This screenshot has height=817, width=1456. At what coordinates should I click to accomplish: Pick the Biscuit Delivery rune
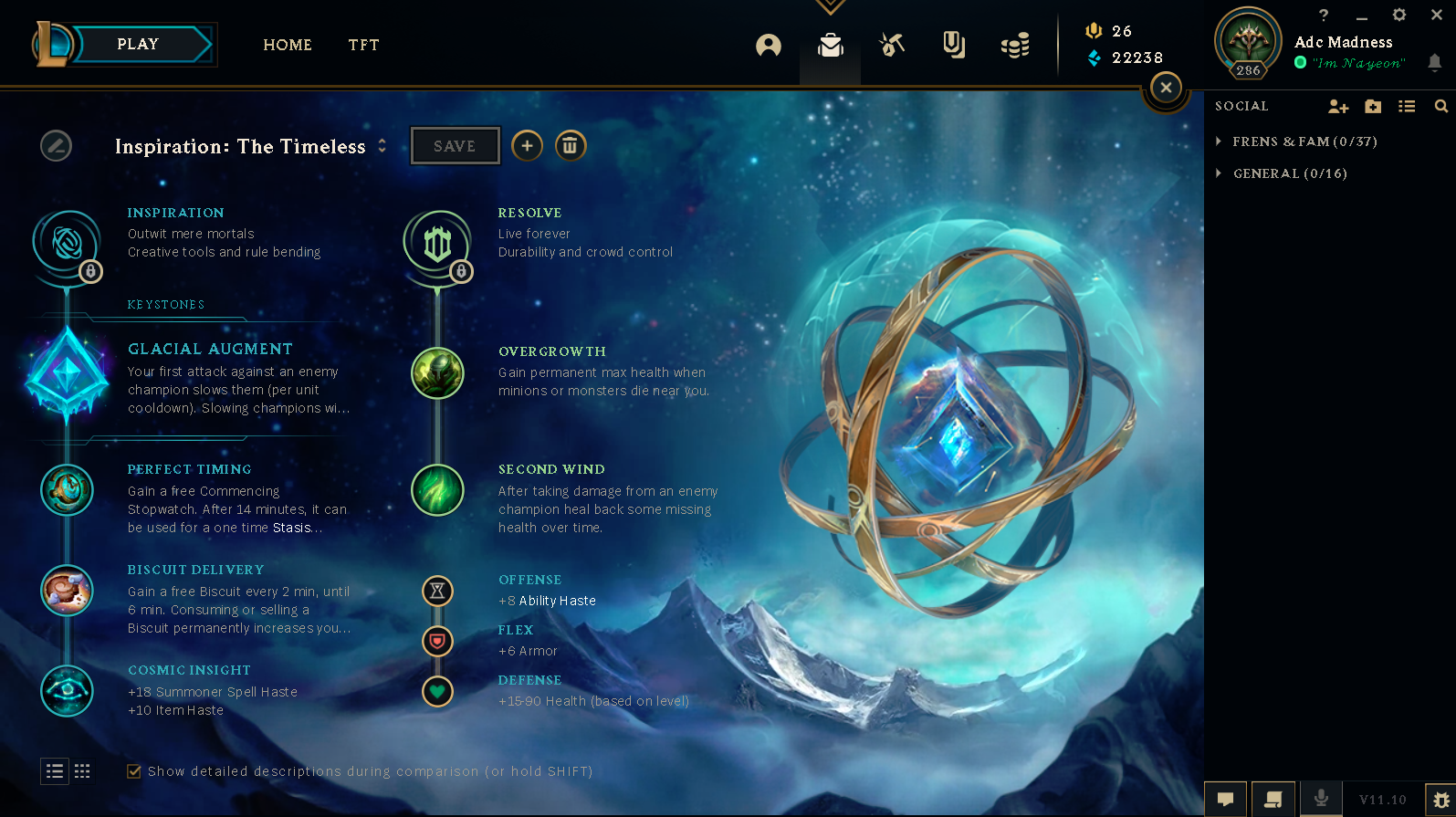[x=67, y=591]
